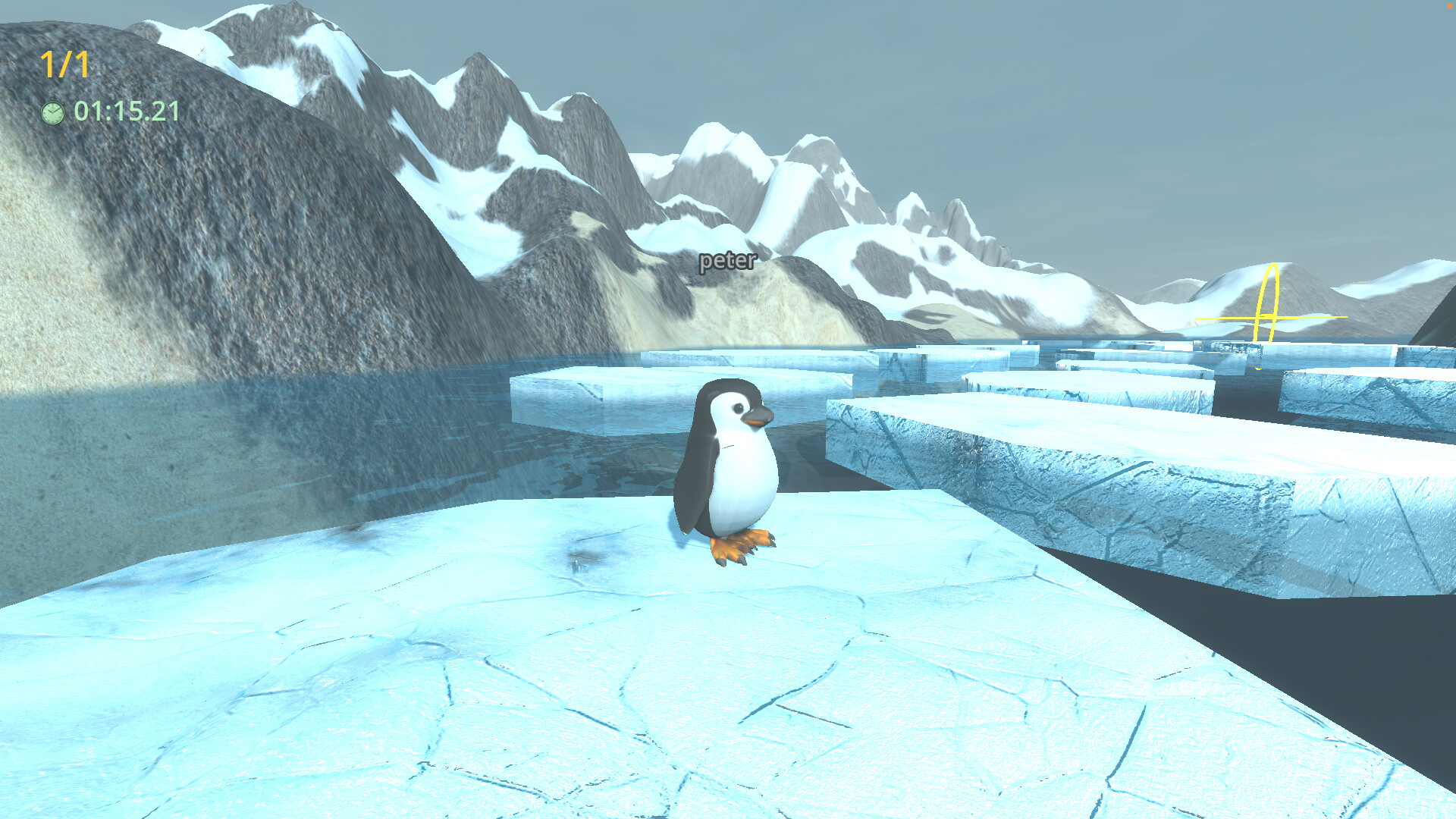Click the green 01:15.21 timer text

point(126,112)
